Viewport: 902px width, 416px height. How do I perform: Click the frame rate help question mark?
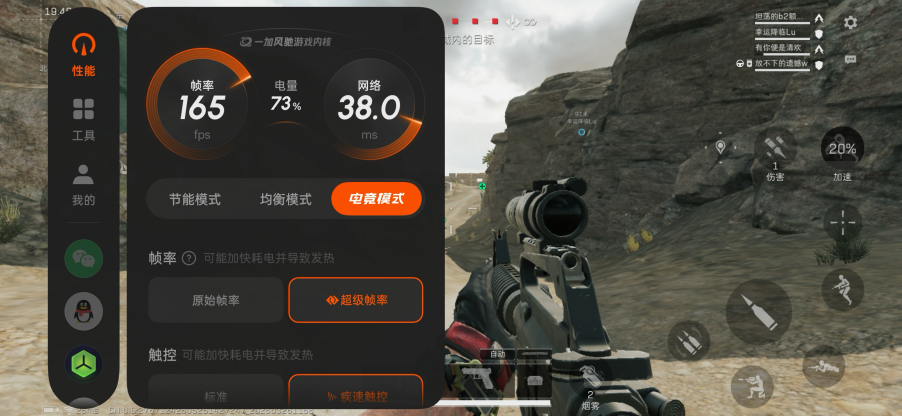189,258
